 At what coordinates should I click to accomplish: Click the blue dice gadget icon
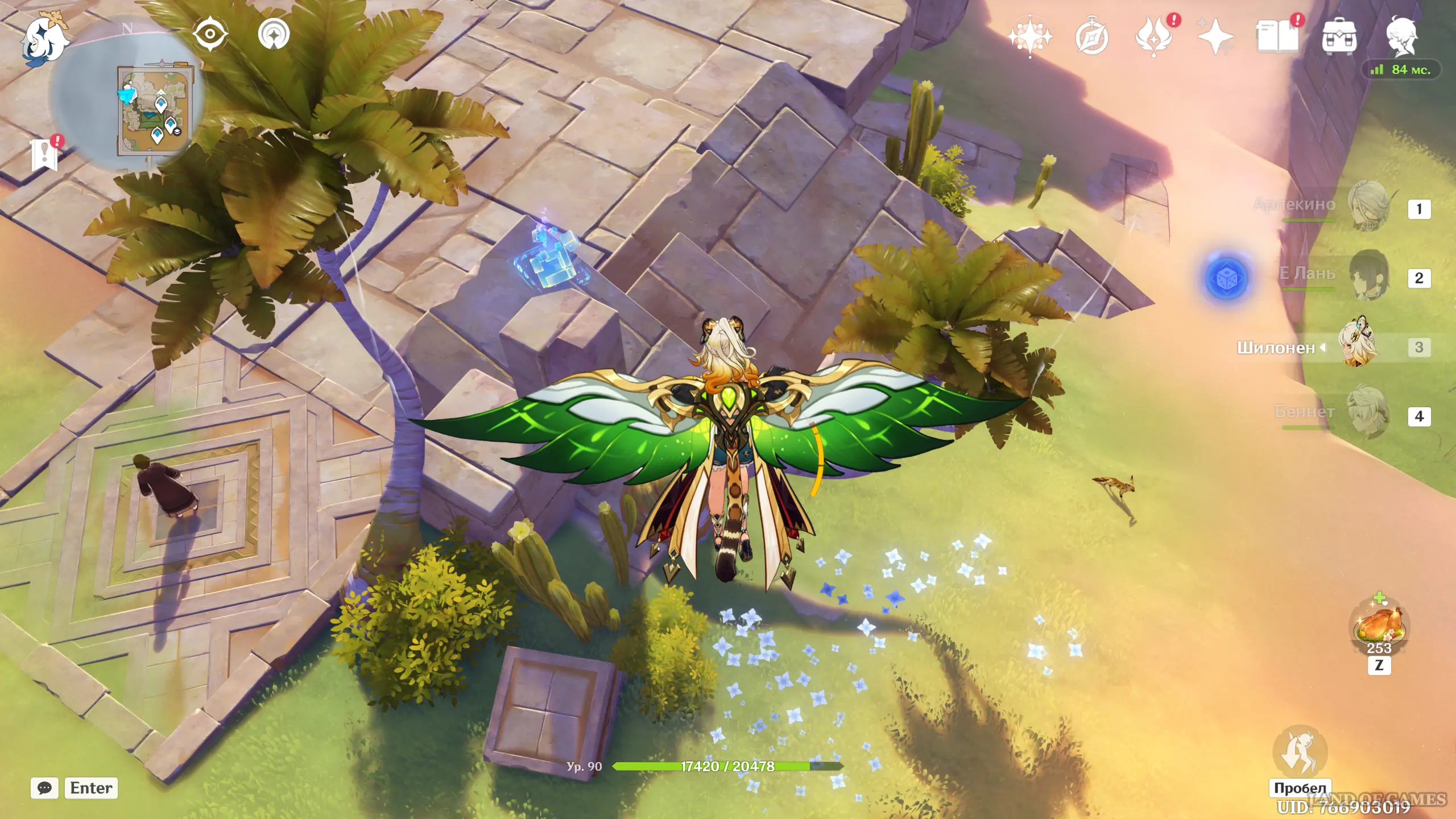[x=1227, y=278]
